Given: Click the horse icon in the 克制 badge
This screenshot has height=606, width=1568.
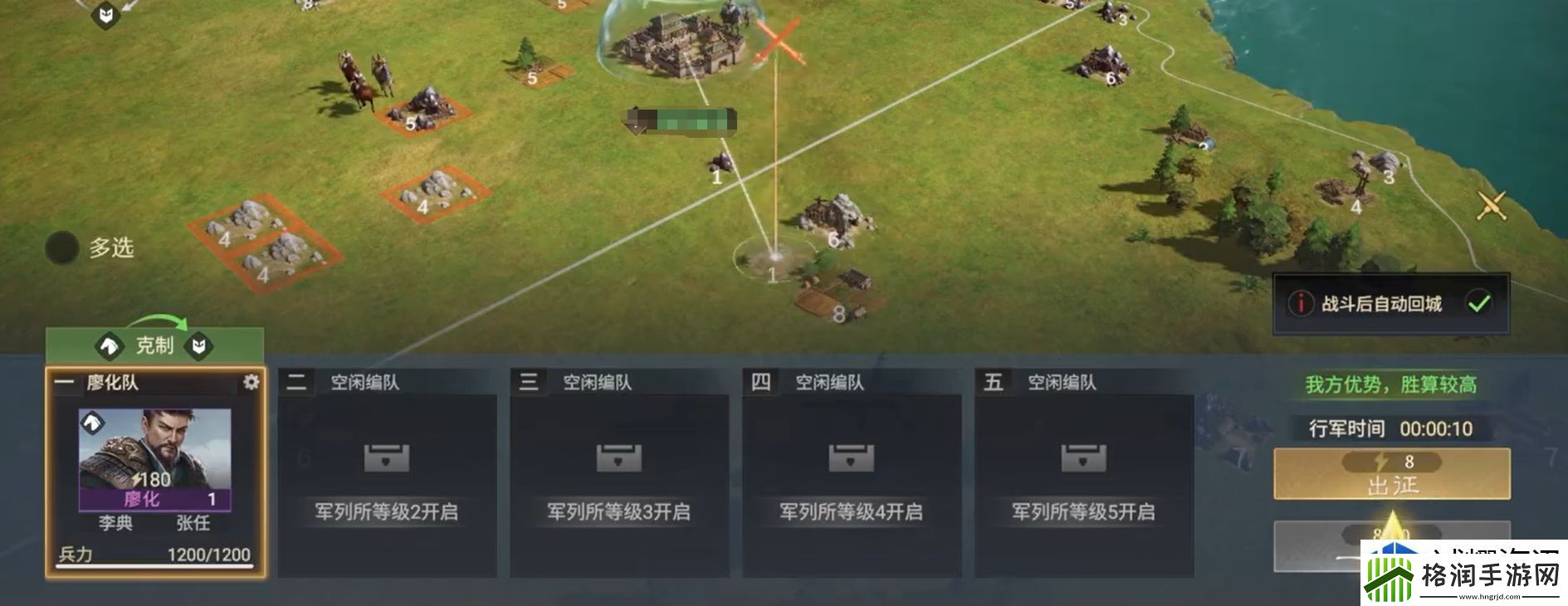Looking at the screenshot, I should [x=108, y=346].
